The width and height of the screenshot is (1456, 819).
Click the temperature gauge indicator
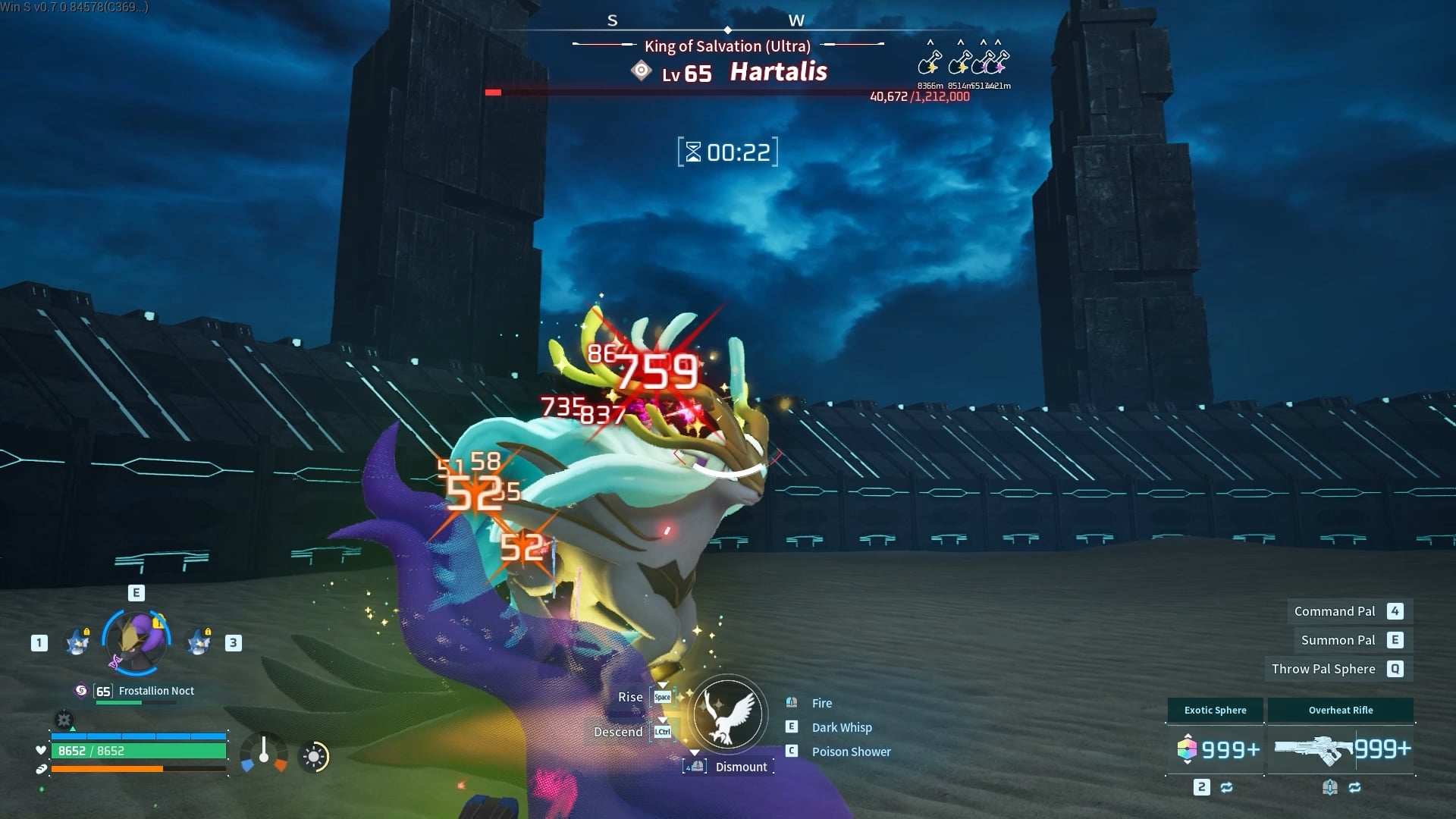264,754
